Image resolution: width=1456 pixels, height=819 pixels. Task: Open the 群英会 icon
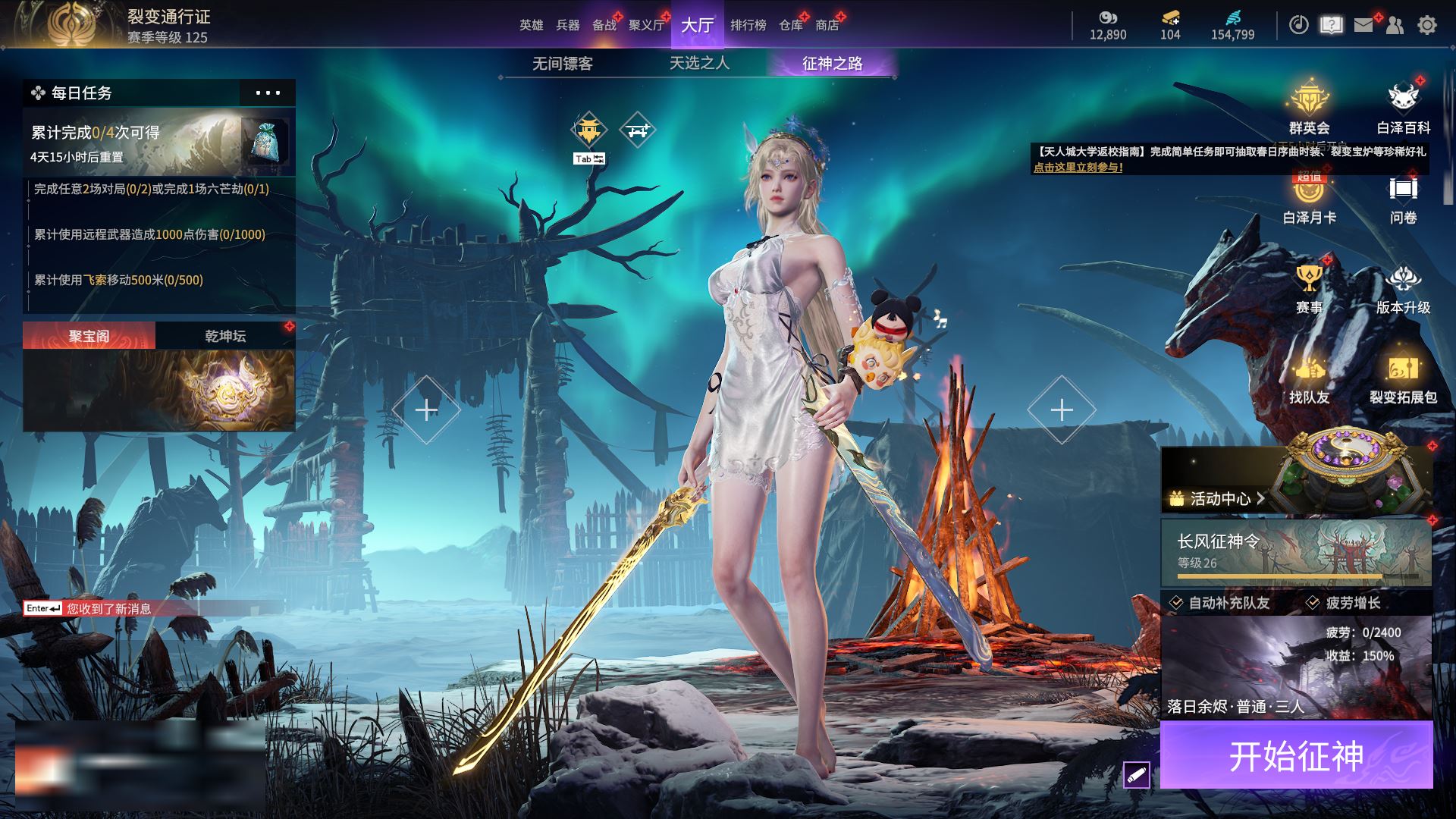coord(1309,106)
